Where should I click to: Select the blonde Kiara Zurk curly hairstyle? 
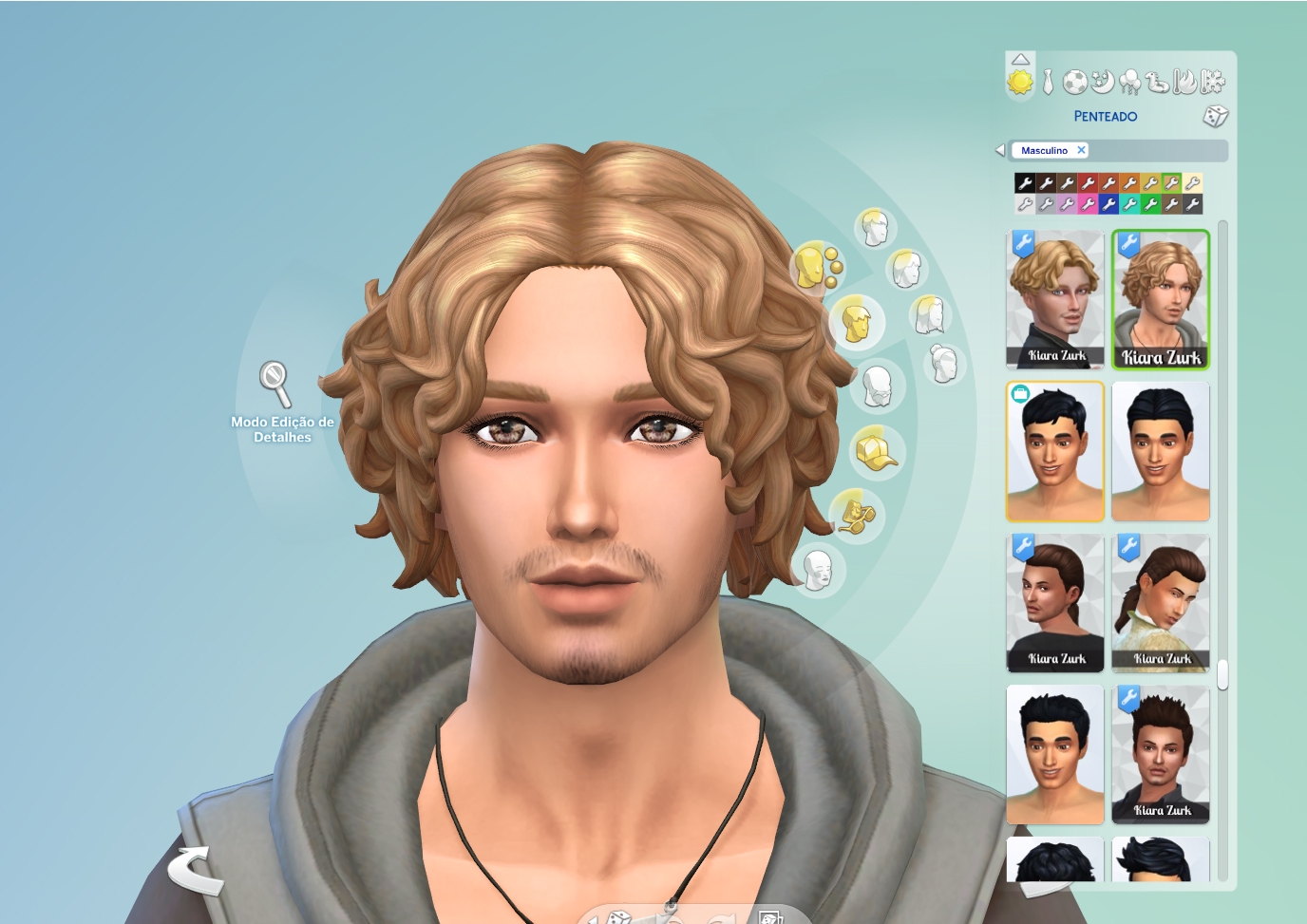click(x=1161, y=296)
